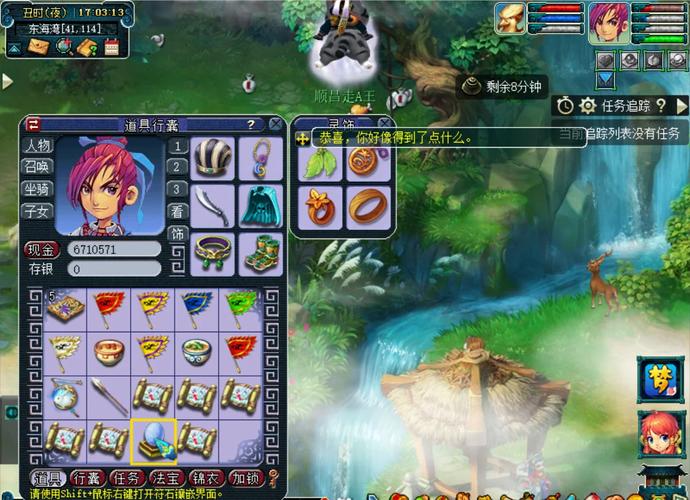The height and width of the screenshot is (500, 690).
Task: Open the 任务追踪 settings gear
Action: [588, 105]
